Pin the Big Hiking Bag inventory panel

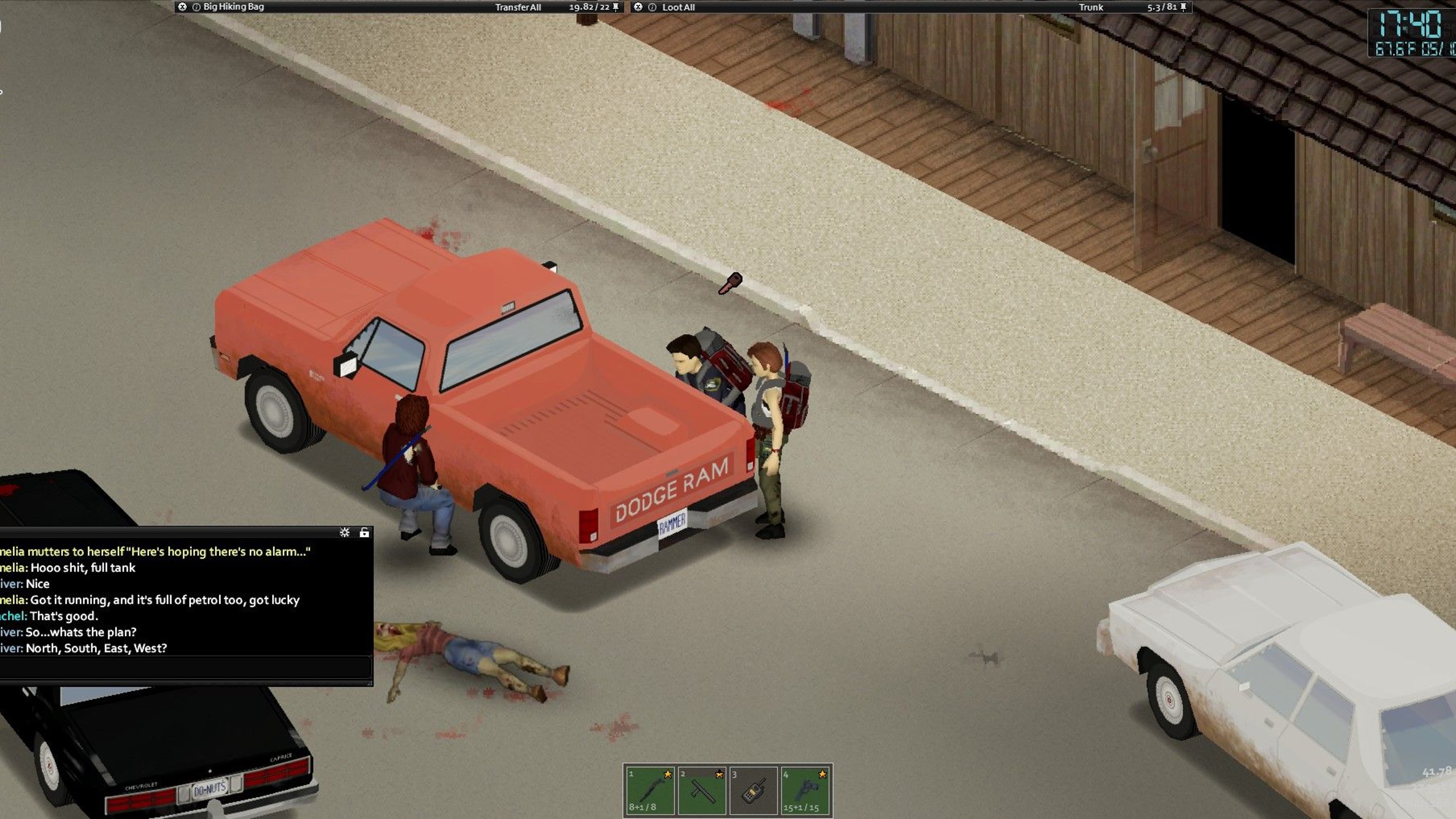click(x=616, y=8)
